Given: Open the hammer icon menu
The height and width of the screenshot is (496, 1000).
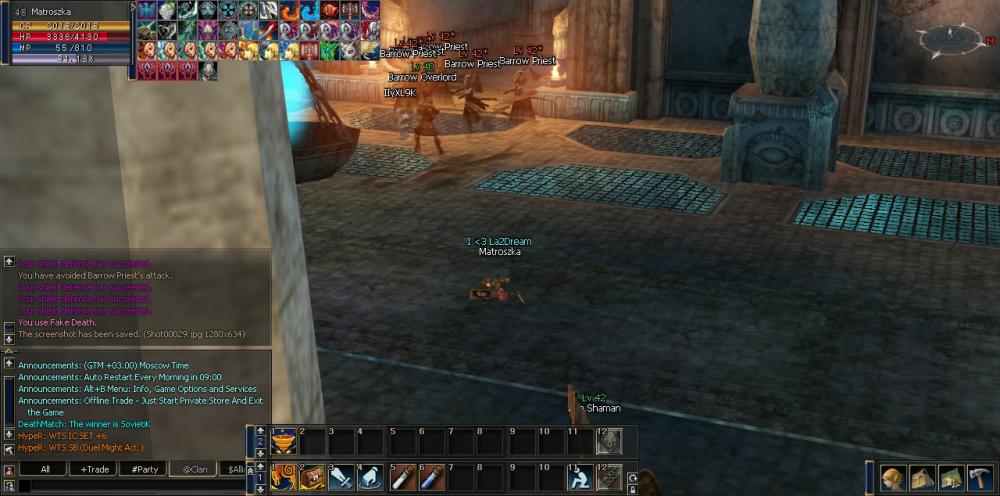Looking at the screenshot, I should pos(978,478).
